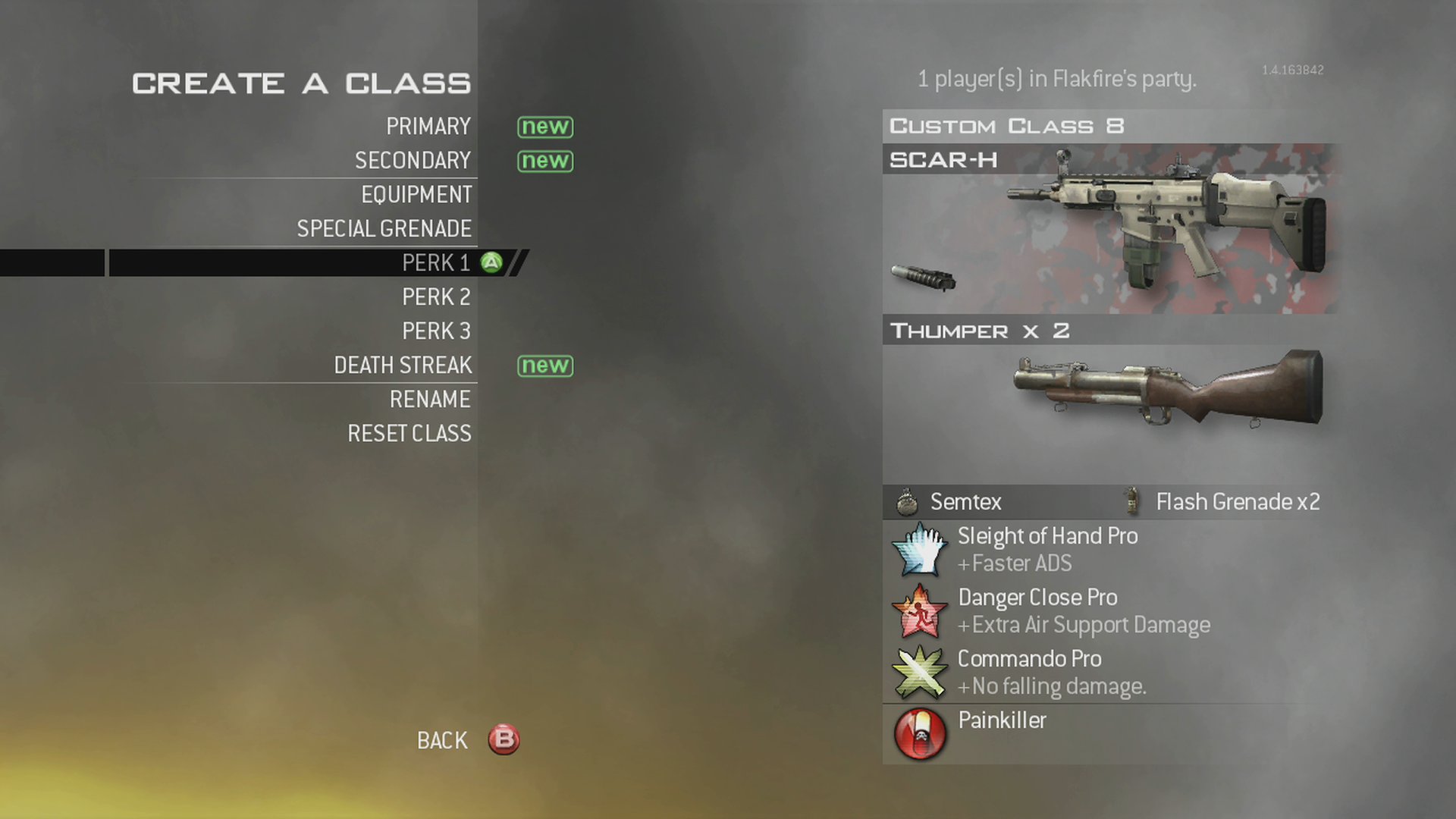
Task: Open the Perk 2 selection
Action: coord(436,297)
